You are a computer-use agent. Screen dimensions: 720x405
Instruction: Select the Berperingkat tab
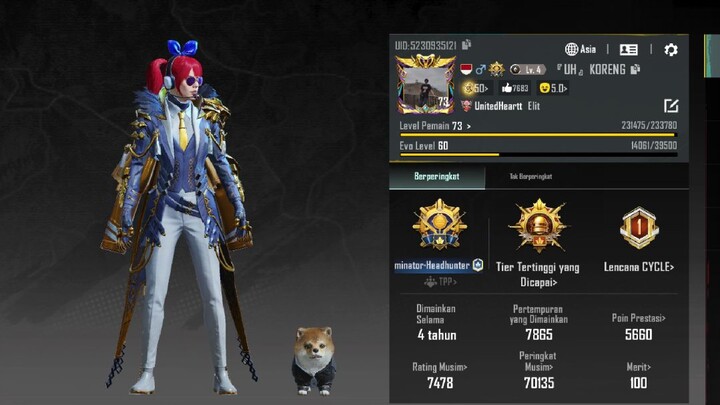coord(436,176)
